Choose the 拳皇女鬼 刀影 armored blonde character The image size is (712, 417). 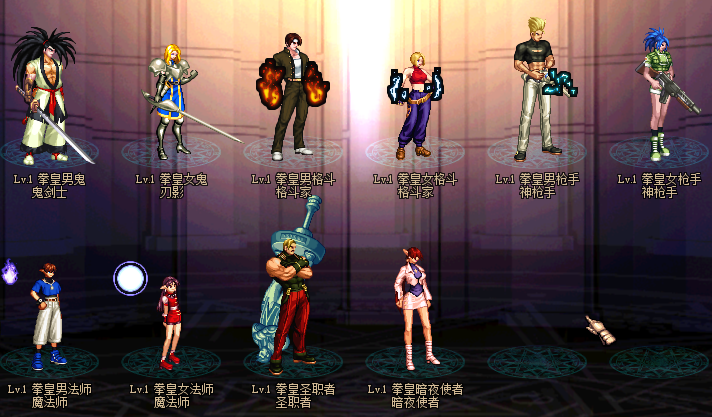(170, 100)
